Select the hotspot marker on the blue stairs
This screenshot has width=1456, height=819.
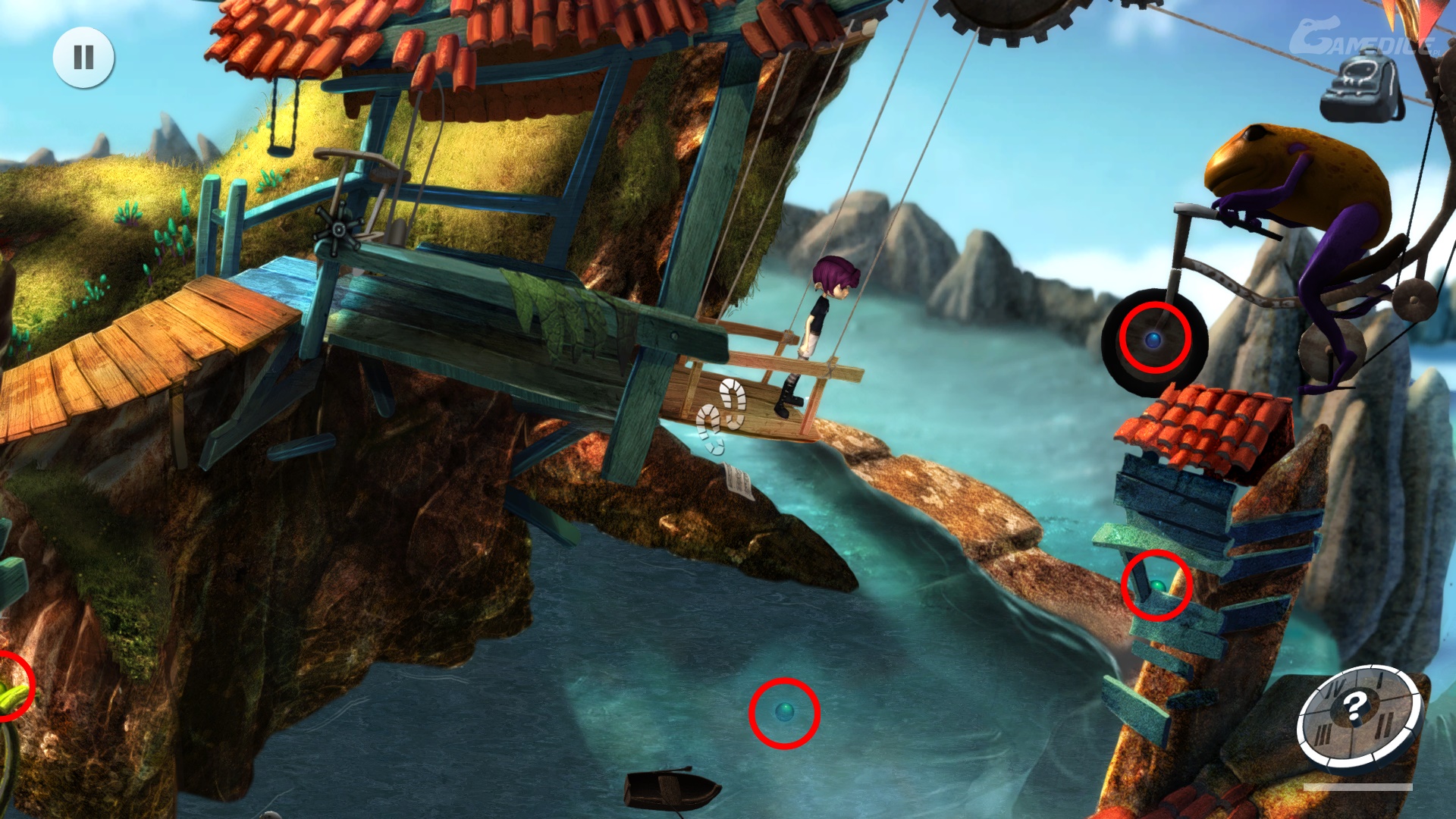[1156, 586]
